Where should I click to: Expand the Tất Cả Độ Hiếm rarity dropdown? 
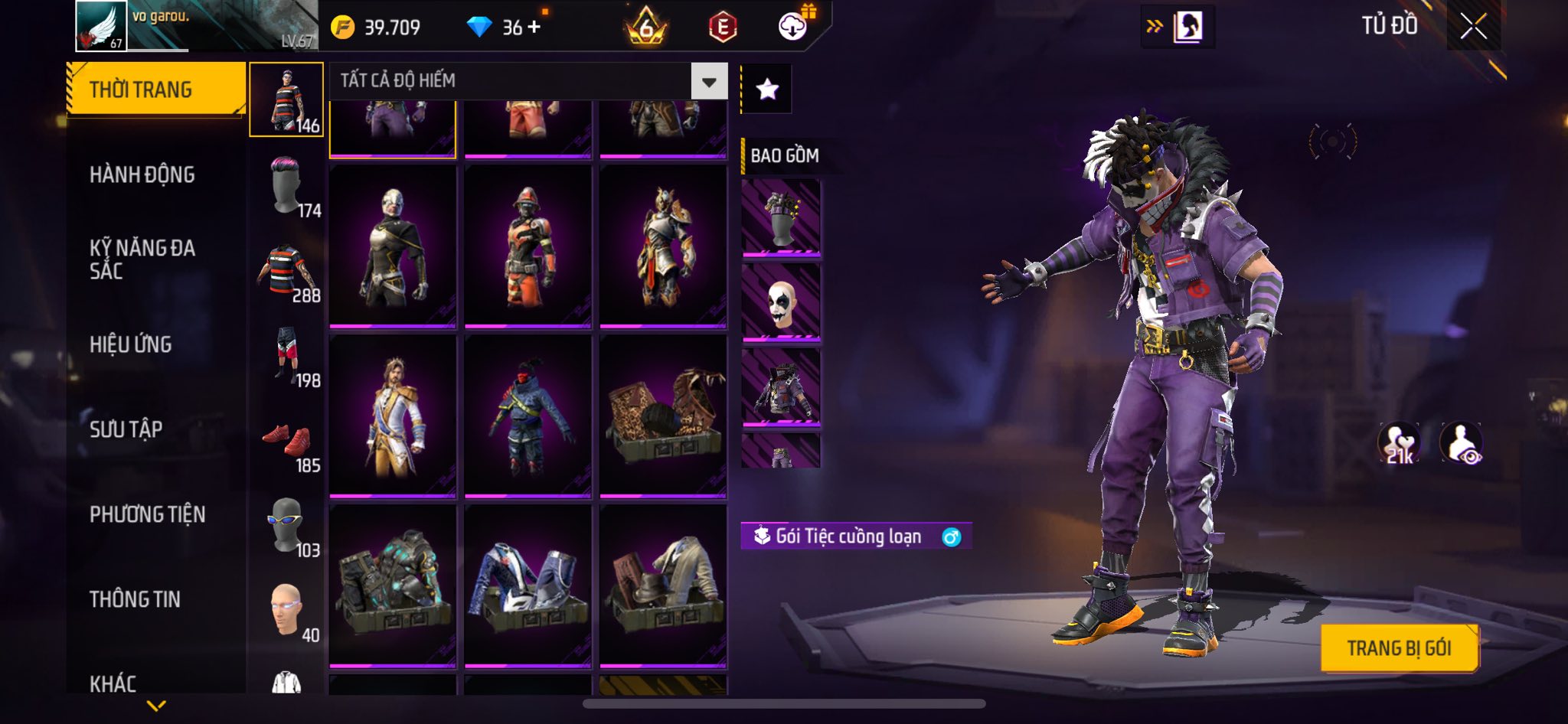(709, 81)
